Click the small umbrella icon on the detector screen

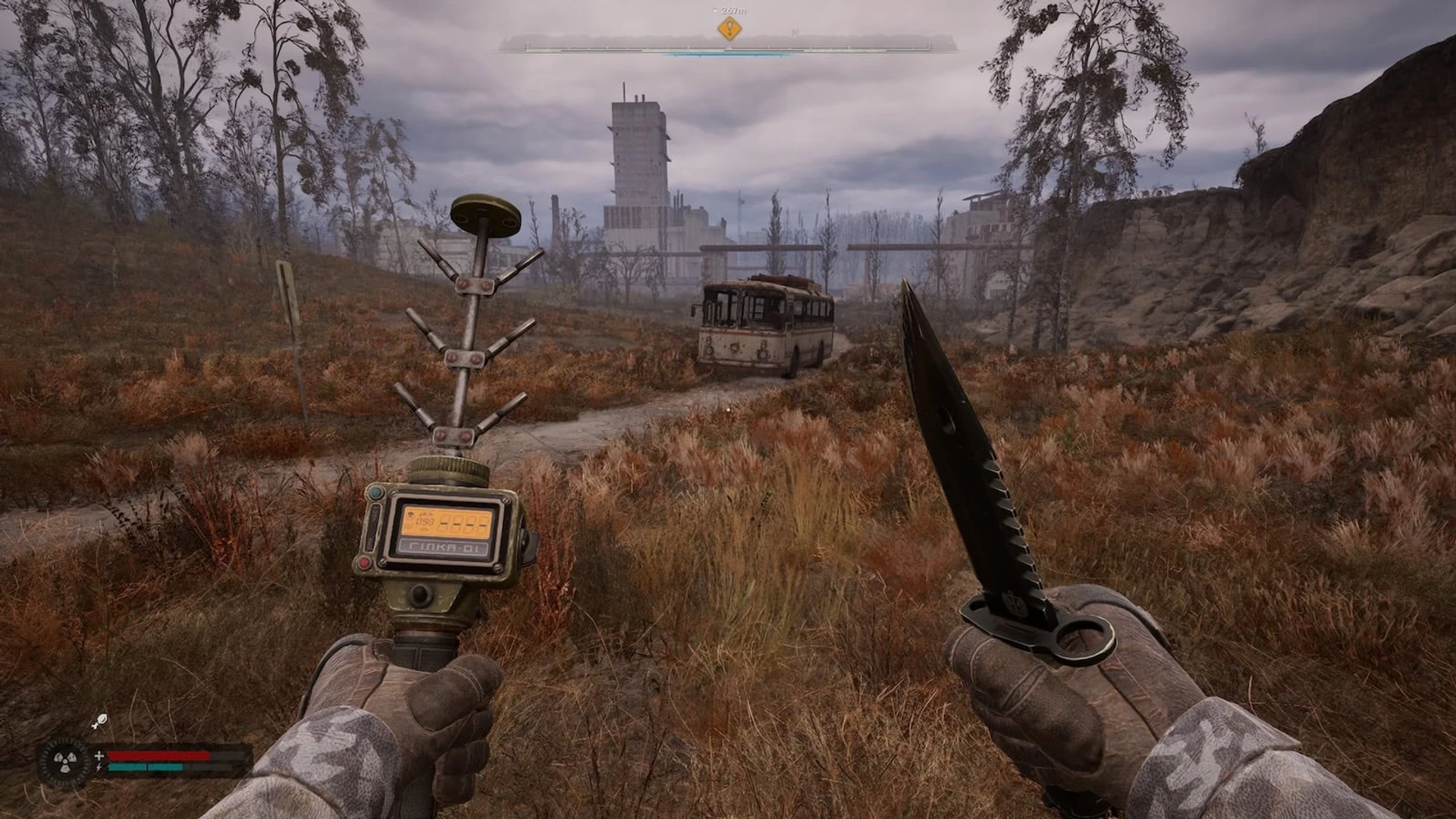pos(409,515)
